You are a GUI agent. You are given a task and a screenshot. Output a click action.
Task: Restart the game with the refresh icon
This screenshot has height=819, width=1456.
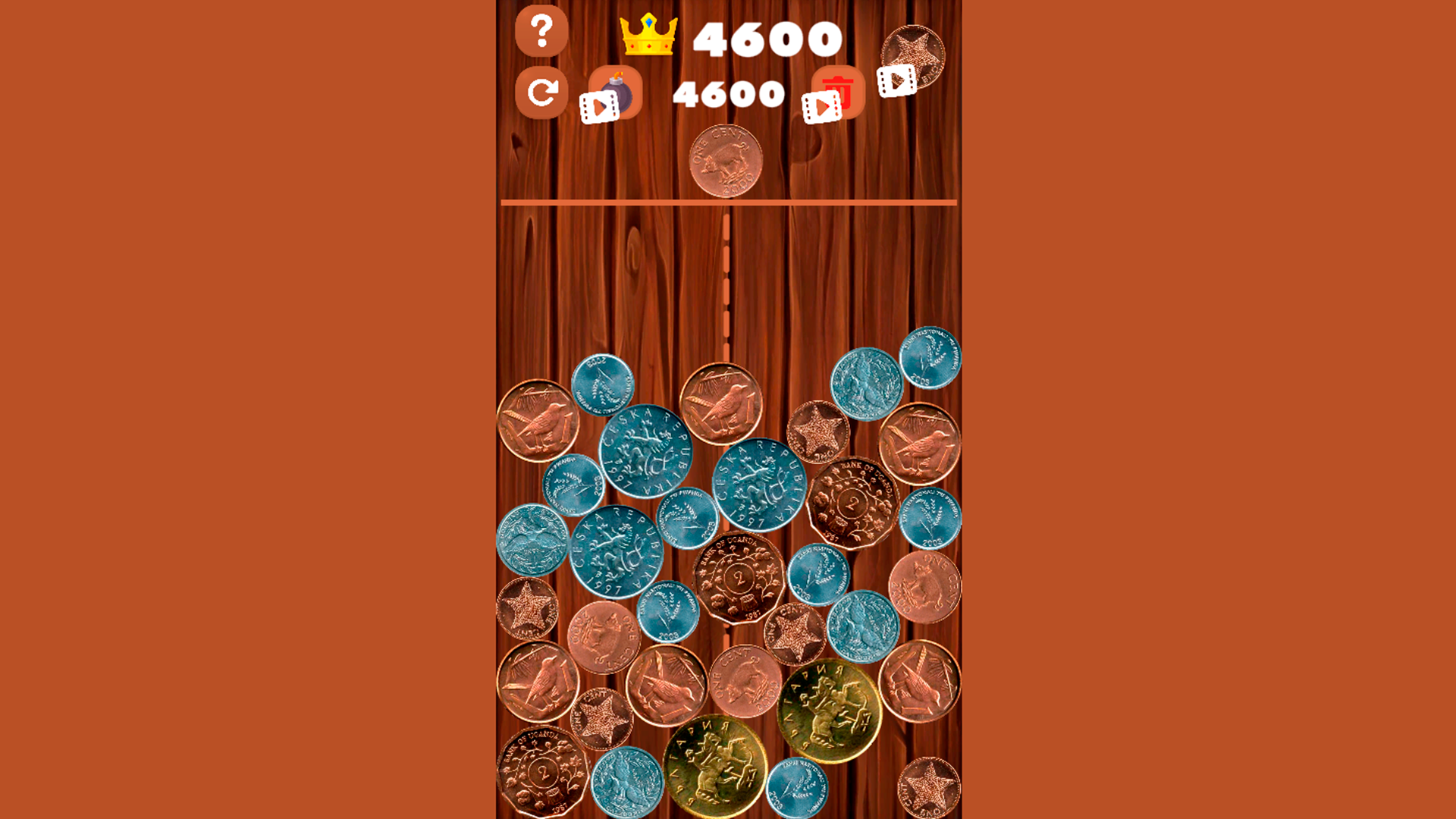pyautogui.click(x=541, y=93)
